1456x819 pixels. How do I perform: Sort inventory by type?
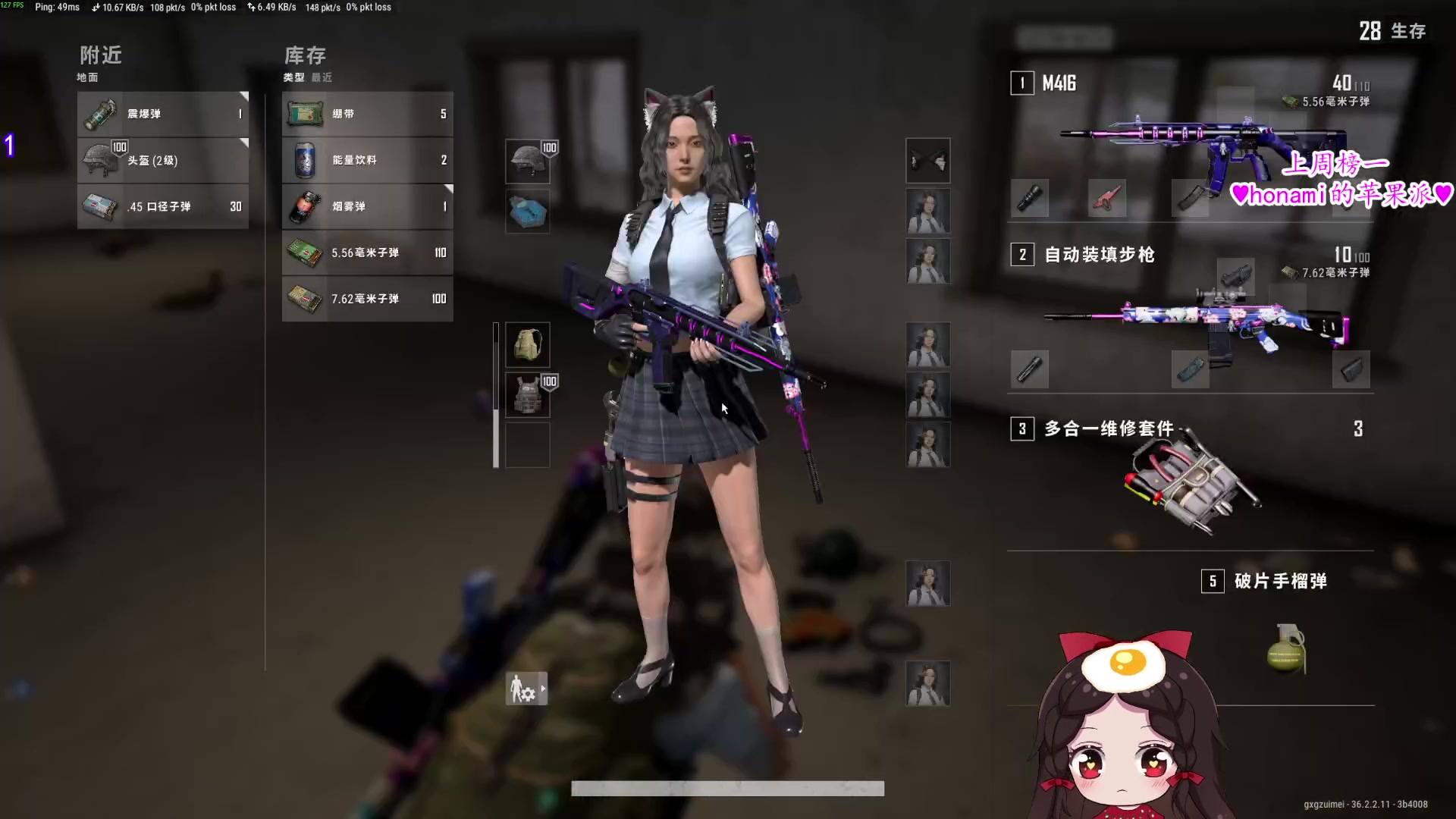[x=293, y=77]
